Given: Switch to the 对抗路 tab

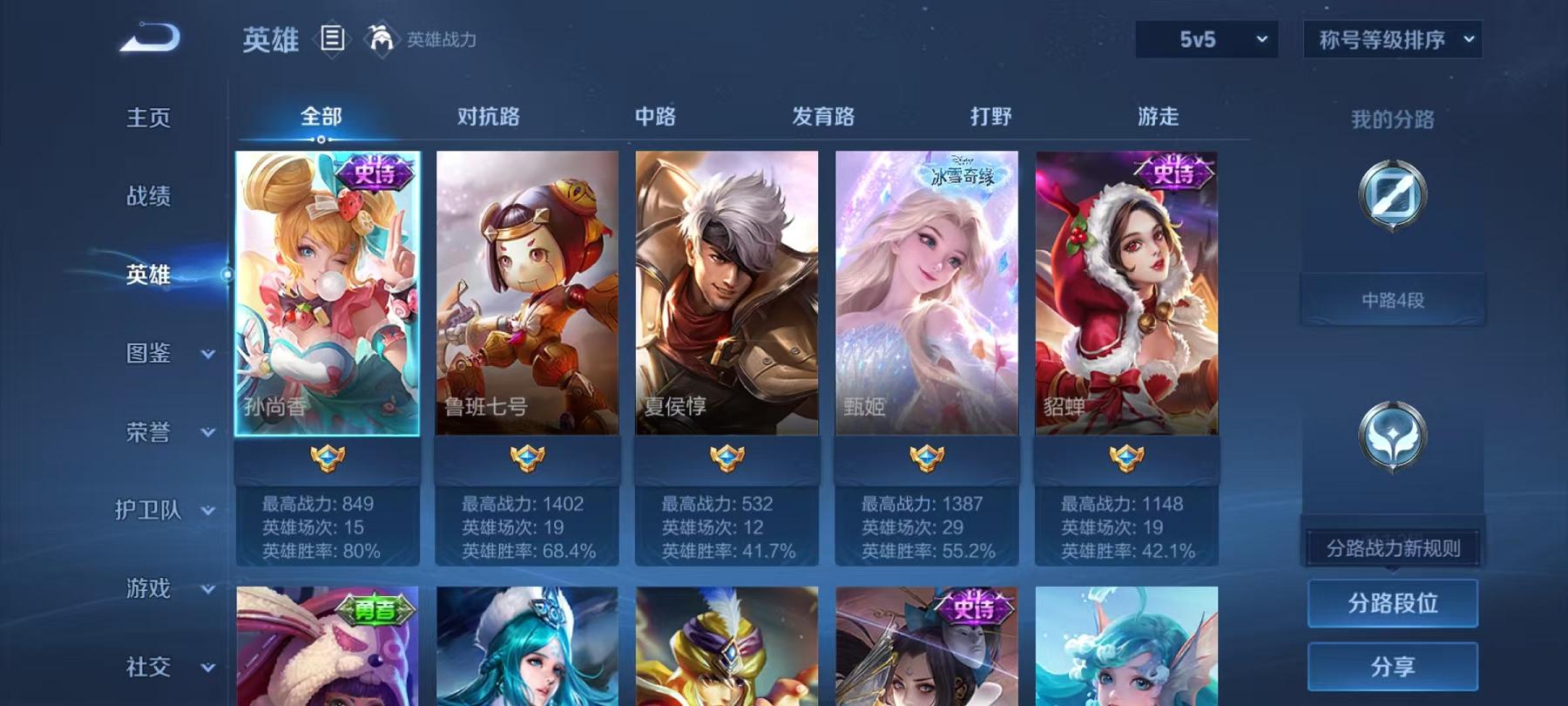Looking at the screenshot, I should tap(488, 116).
